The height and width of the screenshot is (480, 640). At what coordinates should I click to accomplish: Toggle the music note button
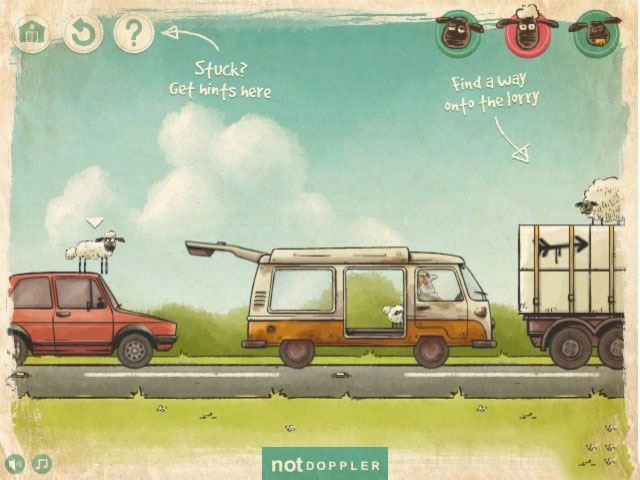coord(42,463)
